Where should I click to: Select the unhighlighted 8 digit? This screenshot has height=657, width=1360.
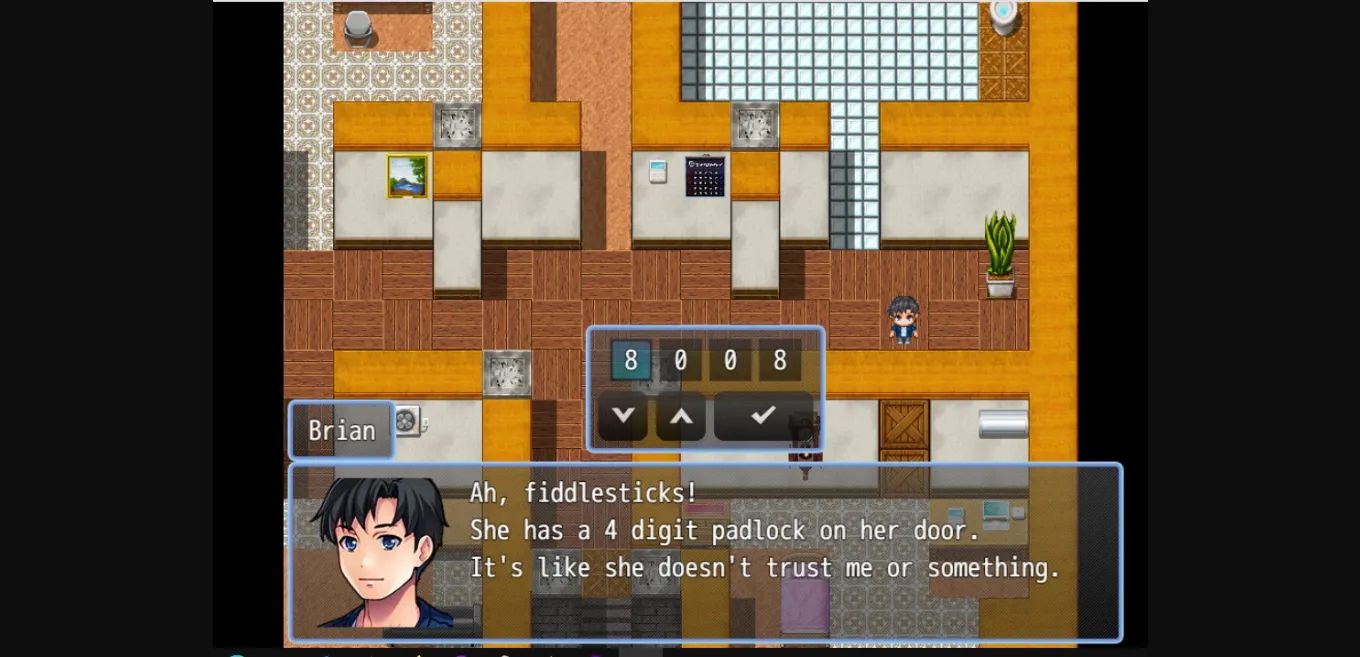tap(780, 361)
